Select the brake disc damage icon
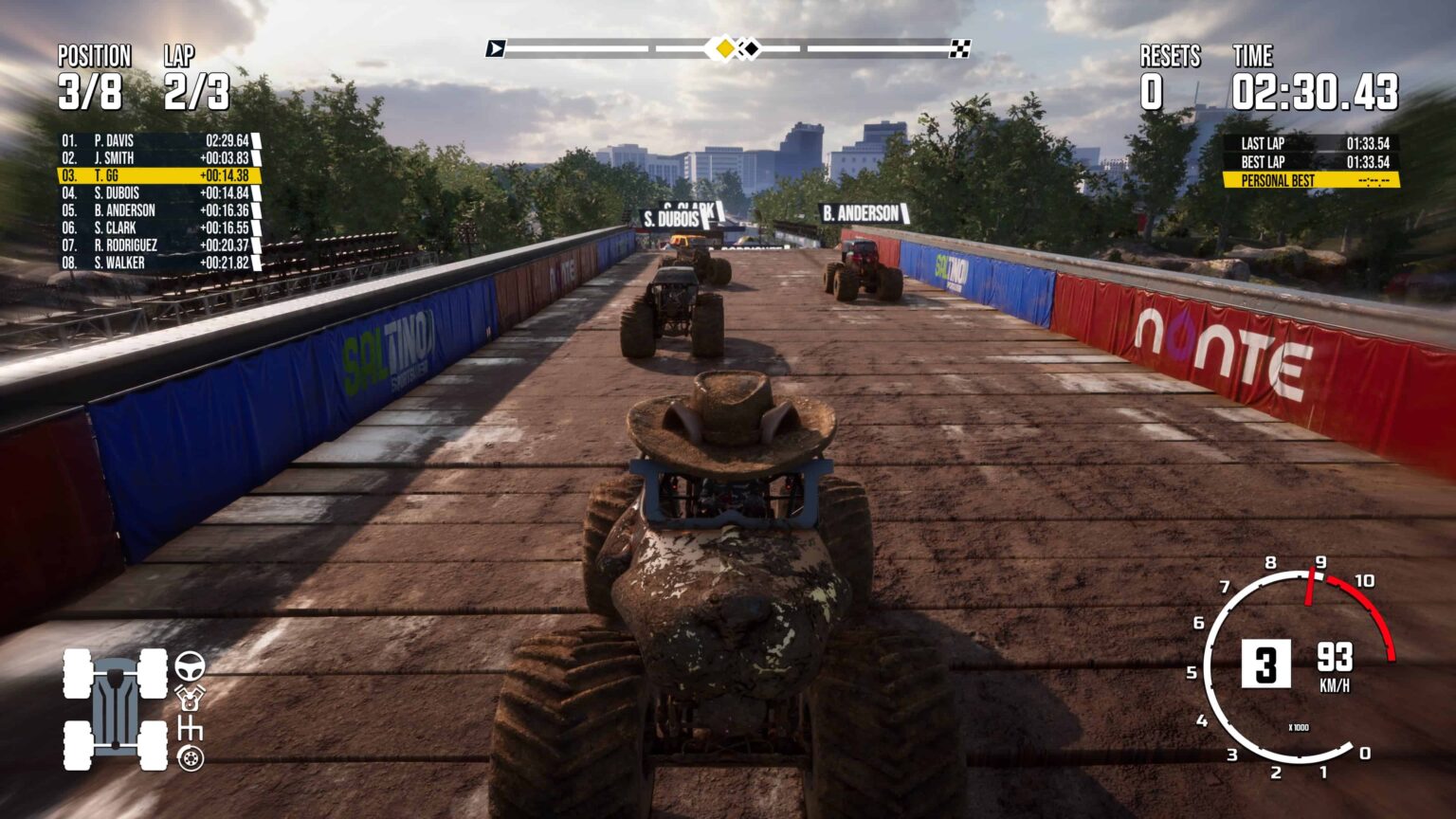Image resolution: width=1456 pixels, height=819 pixels. click(x=190, y=758)
